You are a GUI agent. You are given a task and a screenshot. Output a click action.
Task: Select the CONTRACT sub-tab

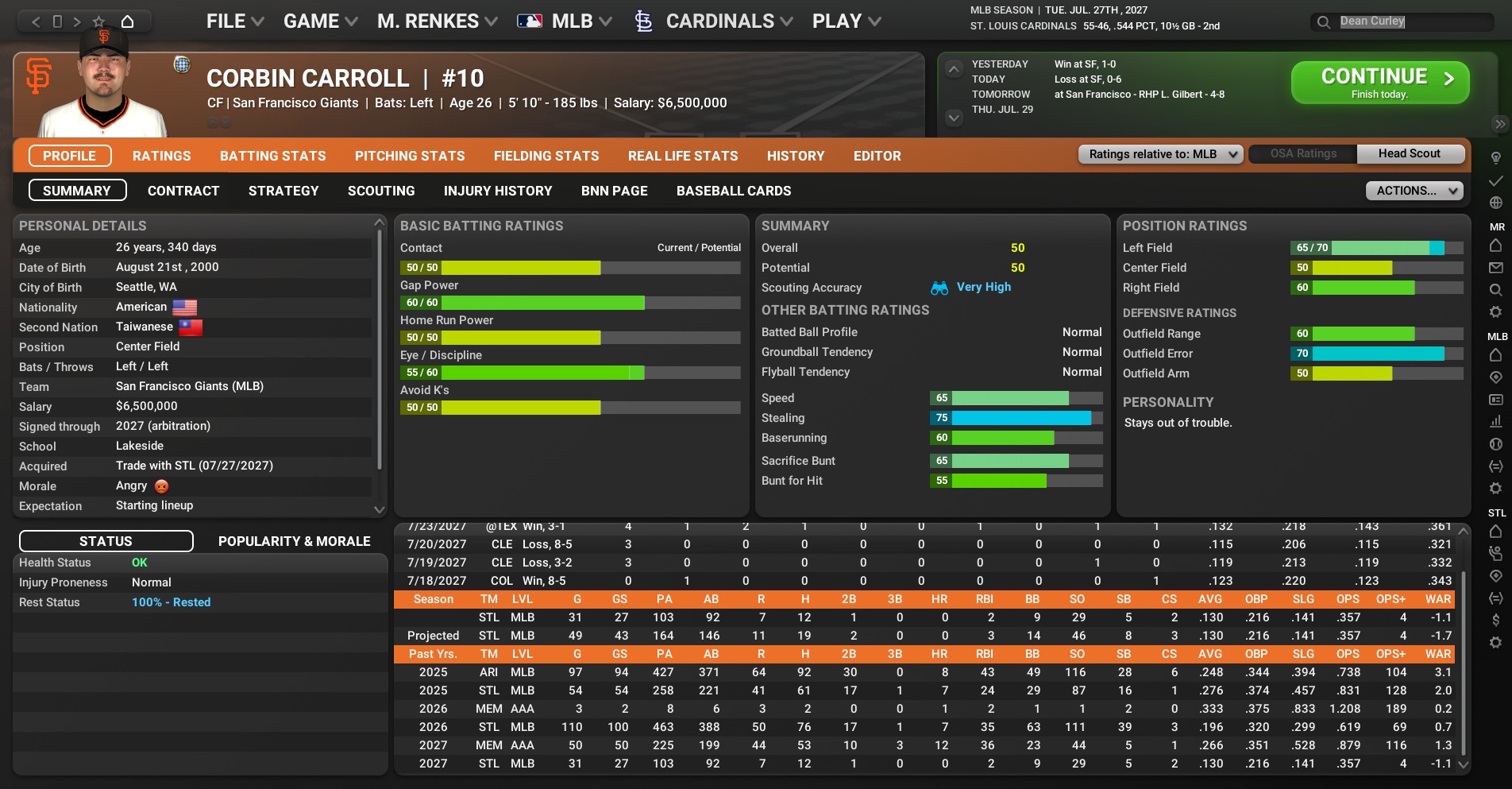coord(183,191)
